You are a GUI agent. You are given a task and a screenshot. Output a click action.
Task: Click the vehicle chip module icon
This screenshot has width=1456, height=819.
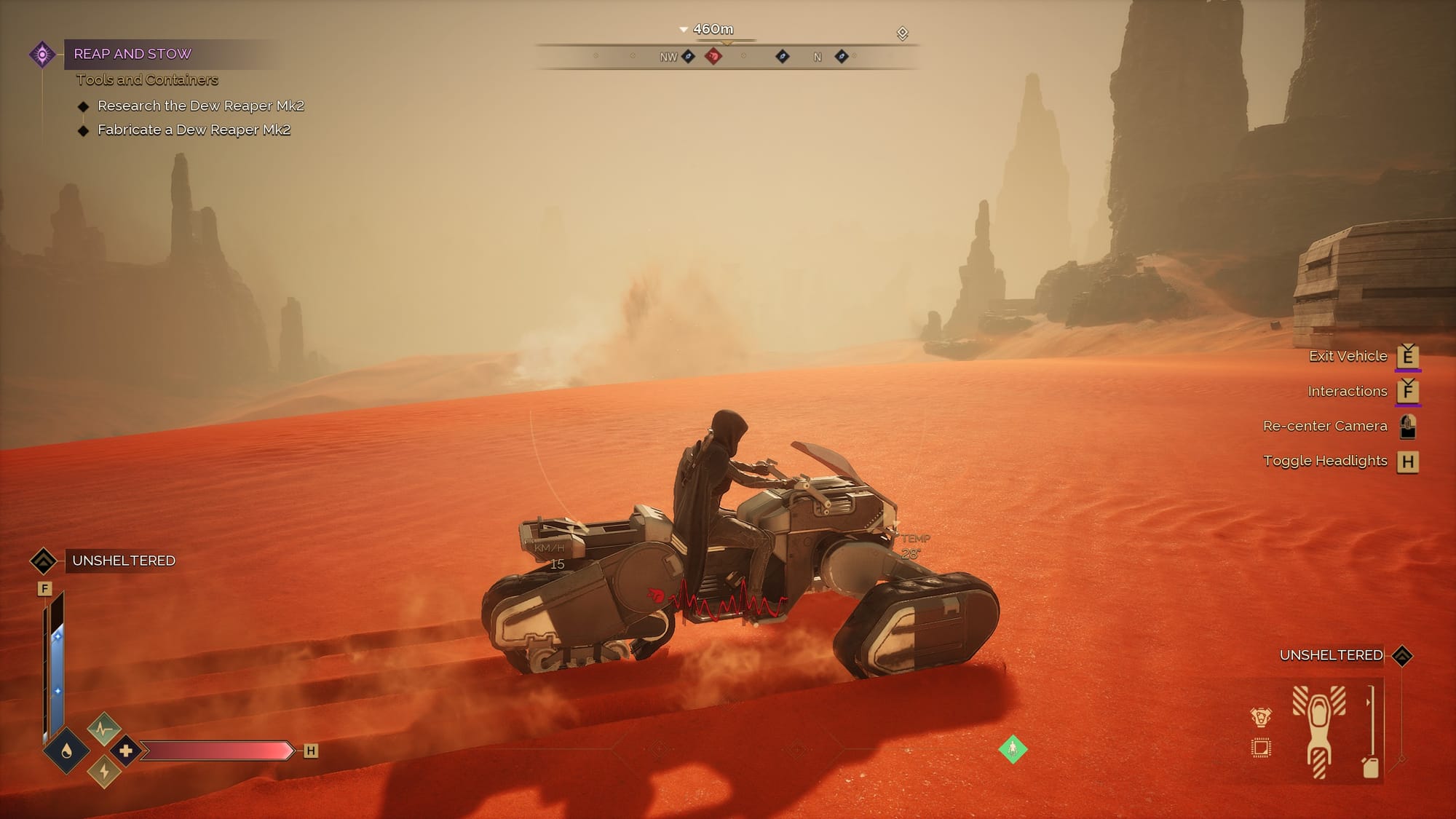pos(1261,748)
